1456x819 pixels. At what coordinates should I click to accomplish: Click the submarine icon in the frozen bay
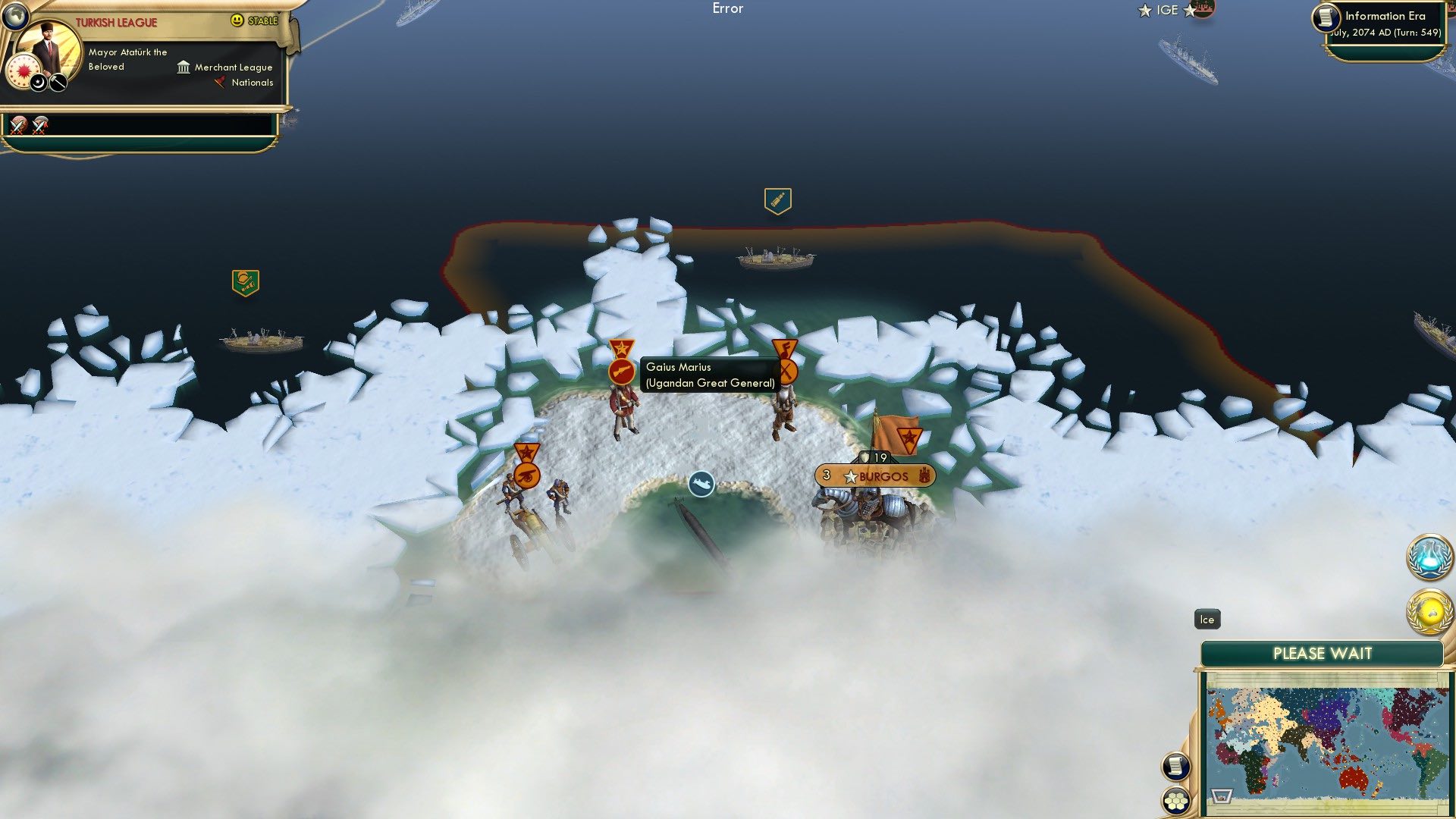click(x=701, y=484)
